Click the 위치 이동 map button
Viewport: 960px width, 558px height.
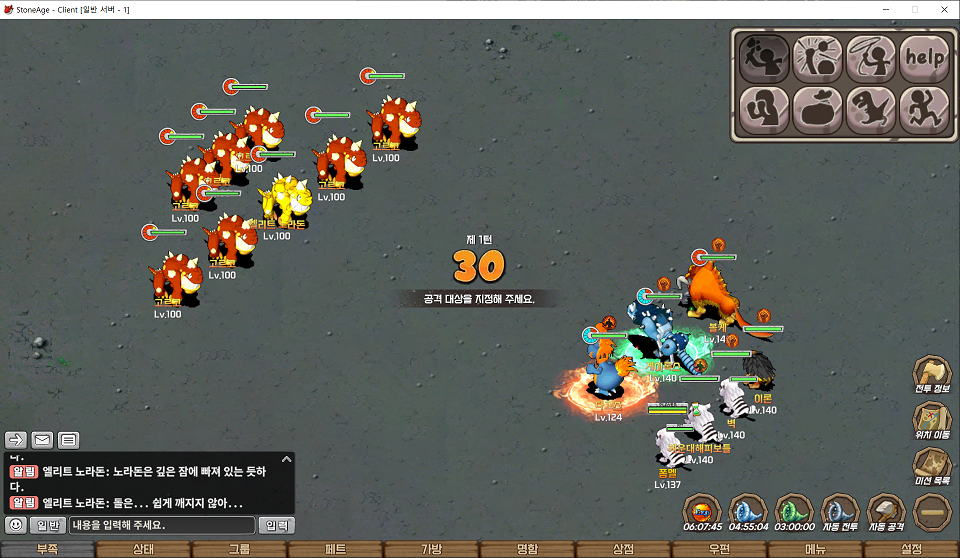(932, 420)
